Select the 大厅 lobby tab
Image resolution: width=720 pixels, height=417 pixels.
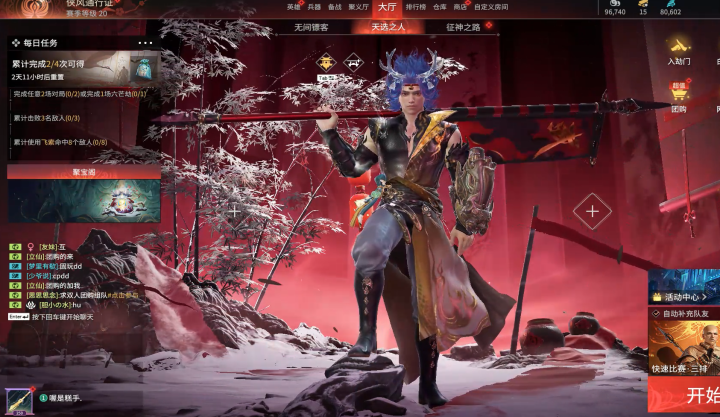(388, 7)
